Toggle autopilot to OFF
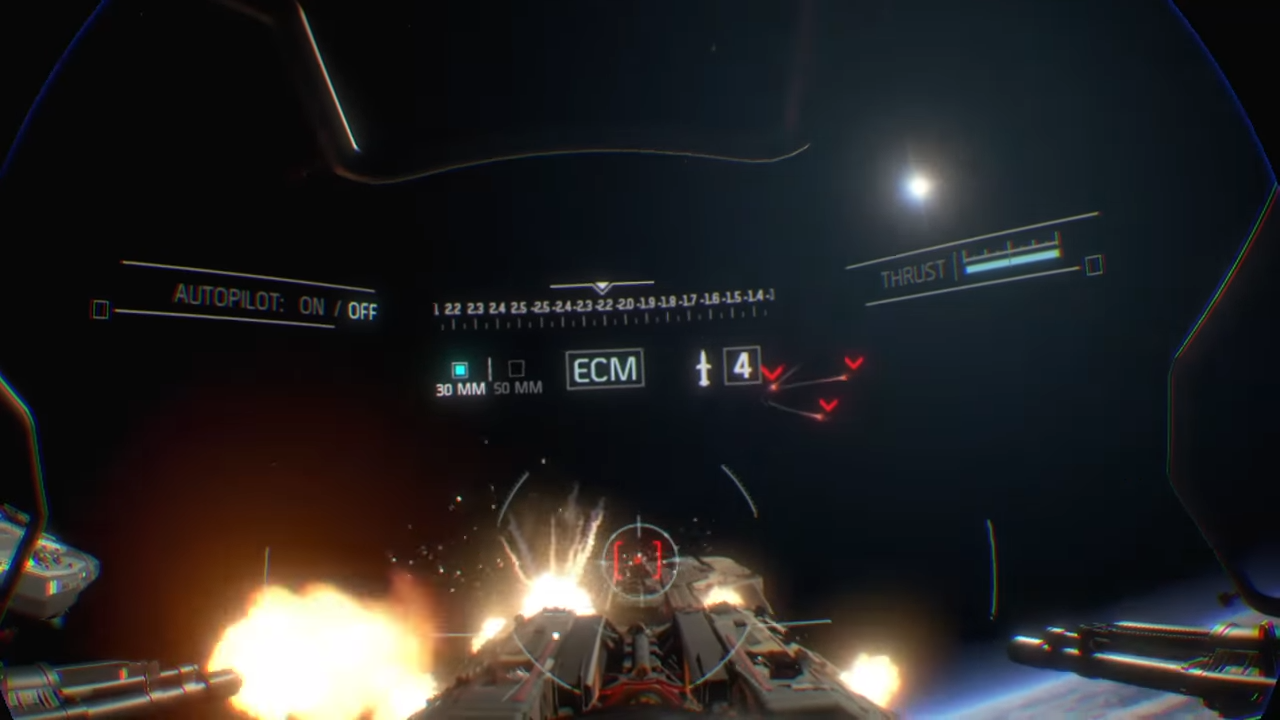The image size is (1280, 720). (x=362, y=310)
